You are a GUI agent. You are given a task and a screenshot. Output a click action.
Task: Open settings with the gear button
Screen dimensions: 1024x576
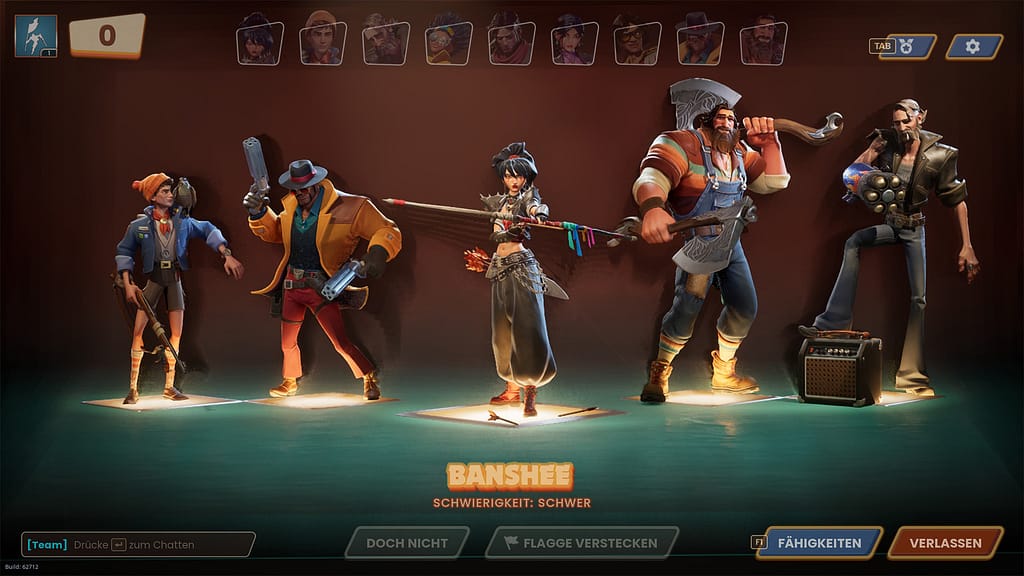973,46
